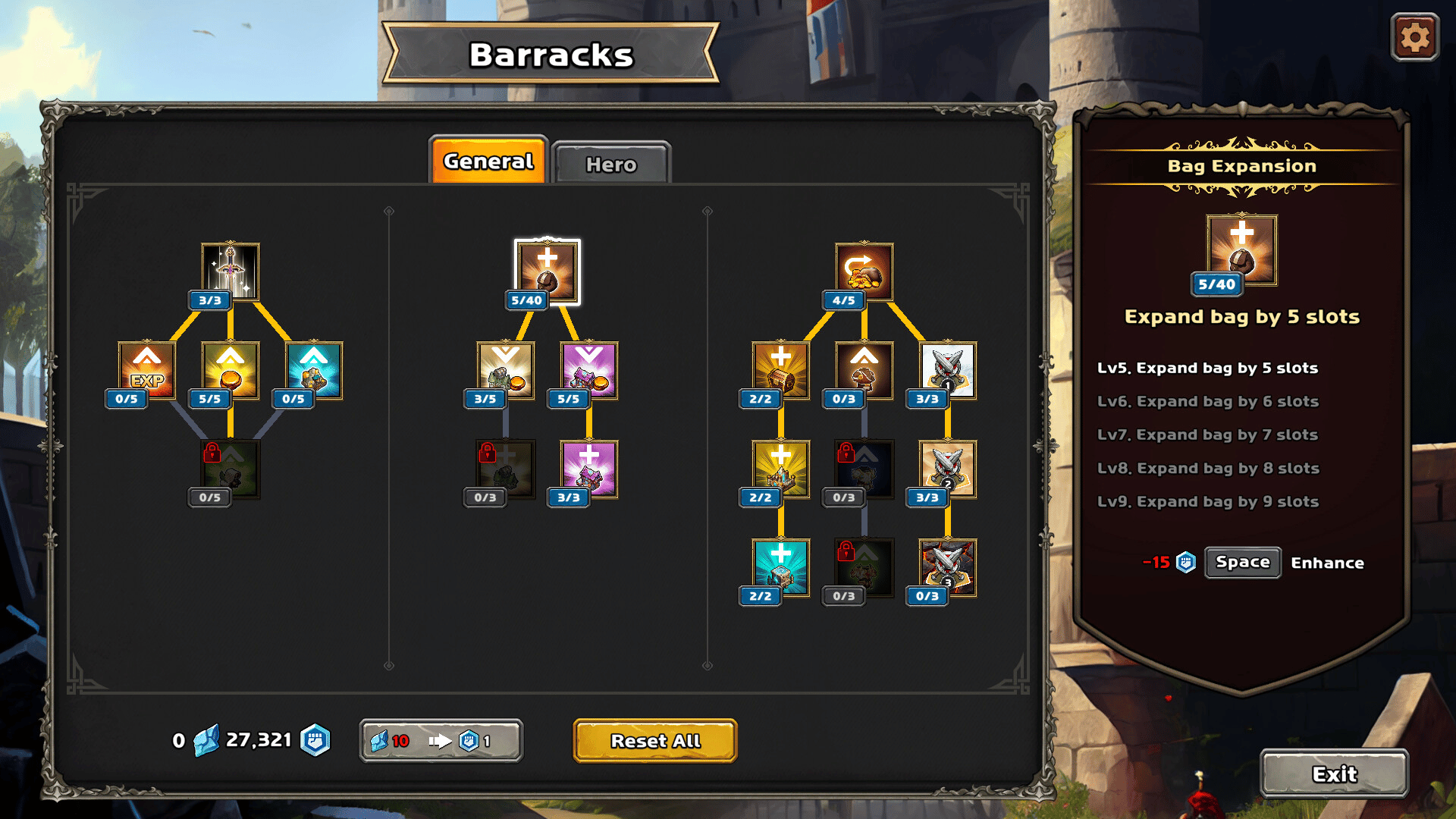This screenshot has height=819, width=1456.
Task: Reset all barracks upgrades
Action: click(655, 740)
